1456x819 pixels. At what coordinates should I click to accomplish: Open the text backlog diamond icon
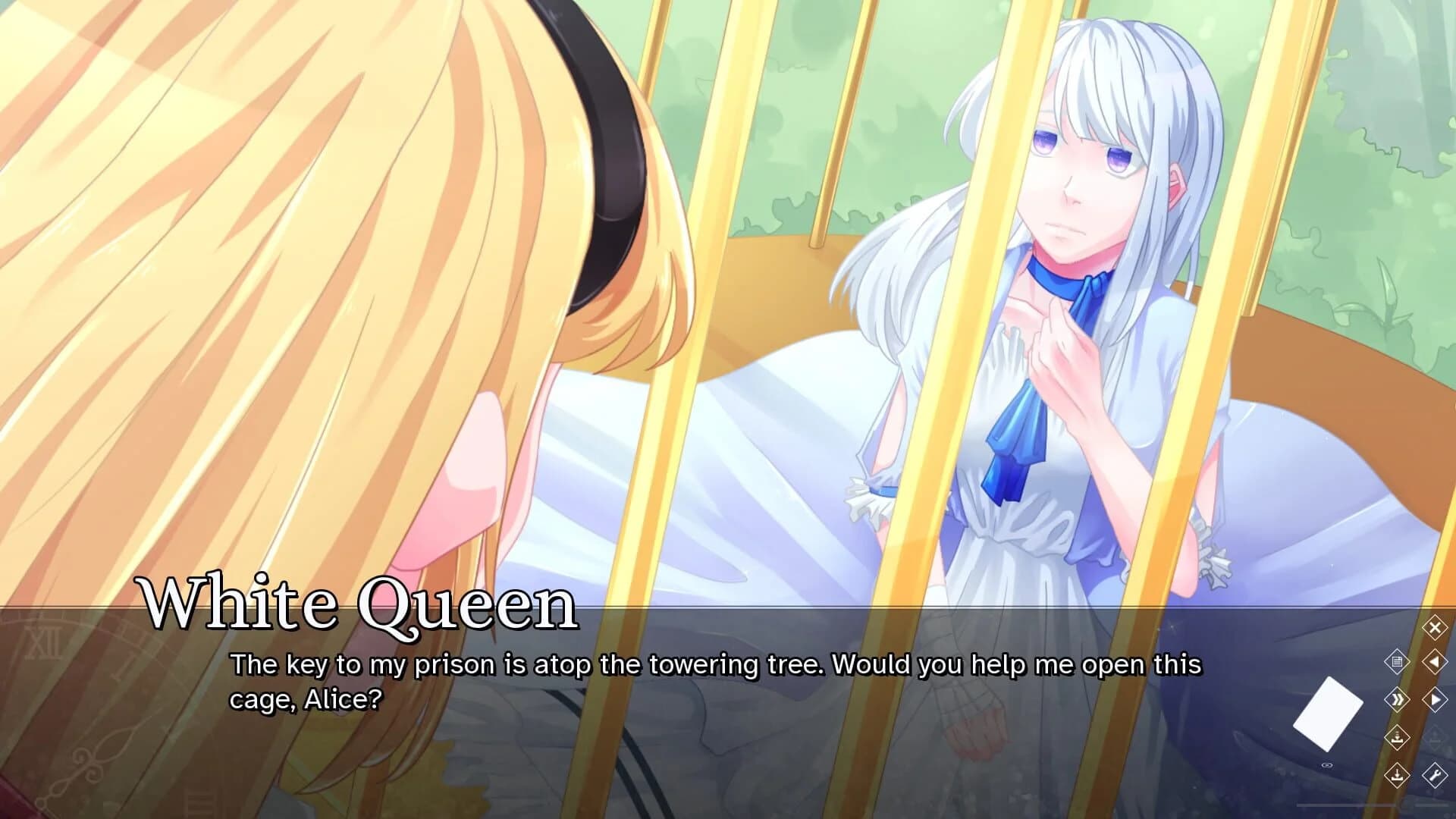(x=1398, y=662)
